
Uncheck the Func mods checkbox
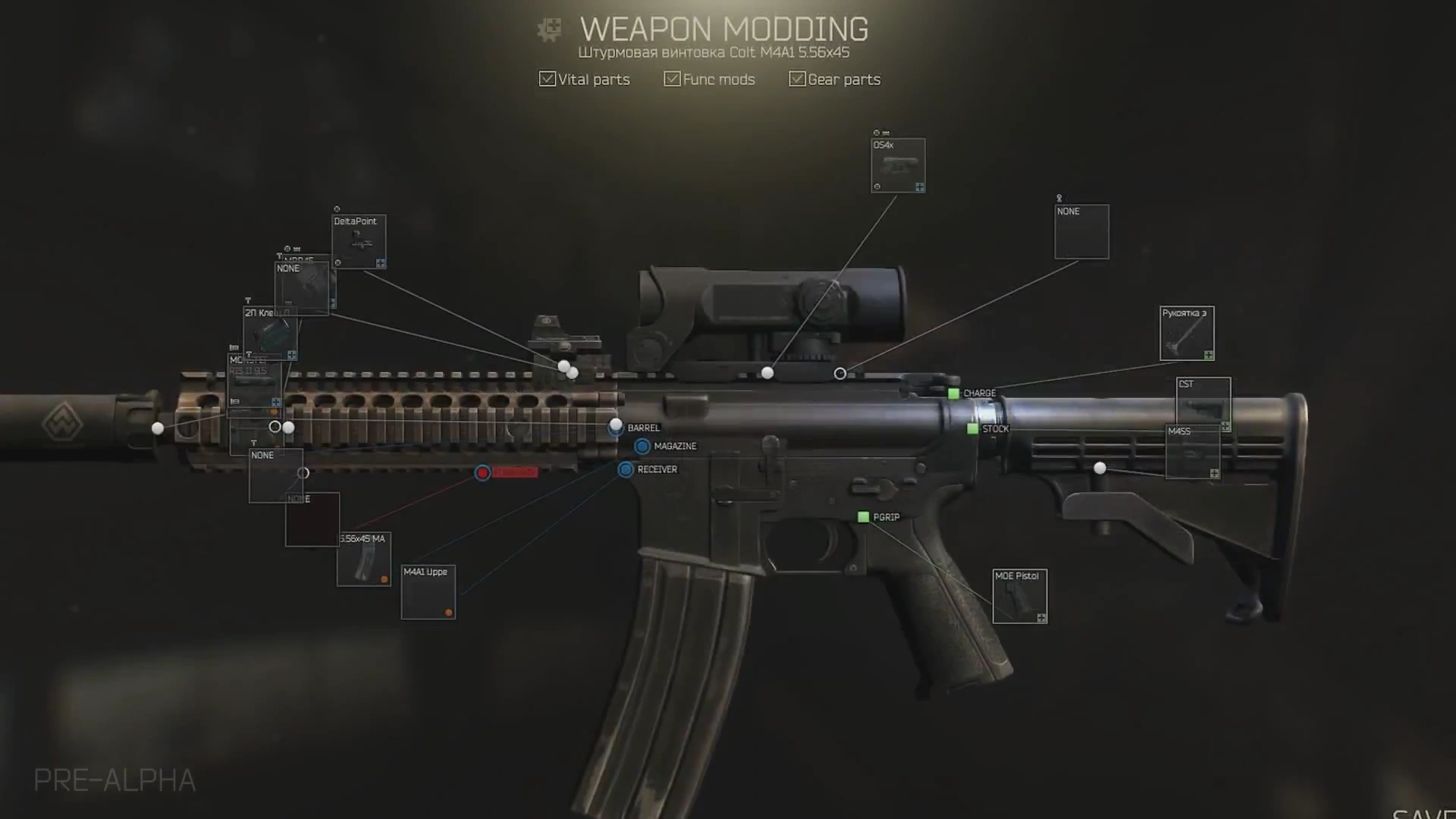coord(671,78)
